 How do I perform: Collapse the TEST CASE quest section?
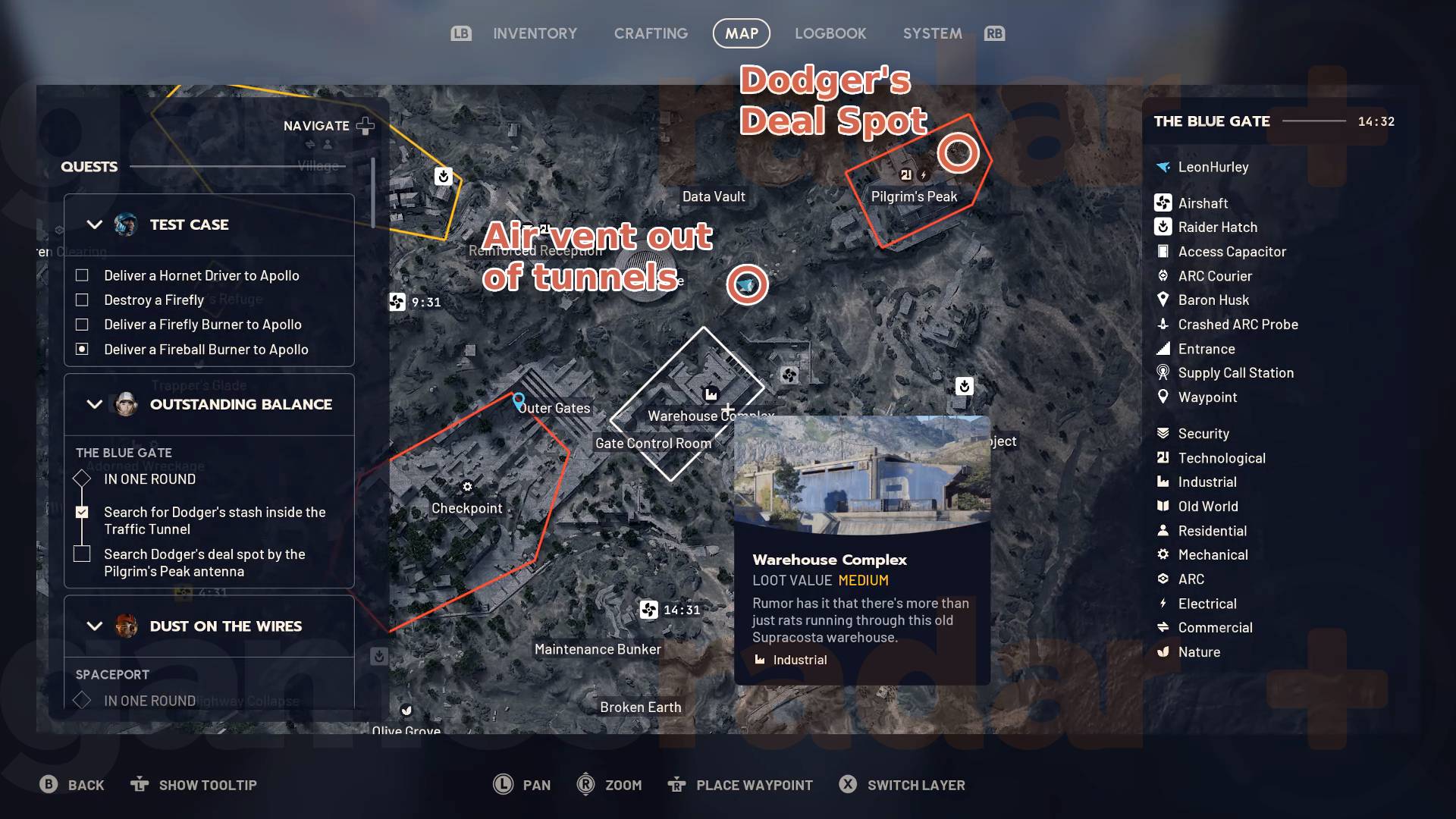pos(94,224)
